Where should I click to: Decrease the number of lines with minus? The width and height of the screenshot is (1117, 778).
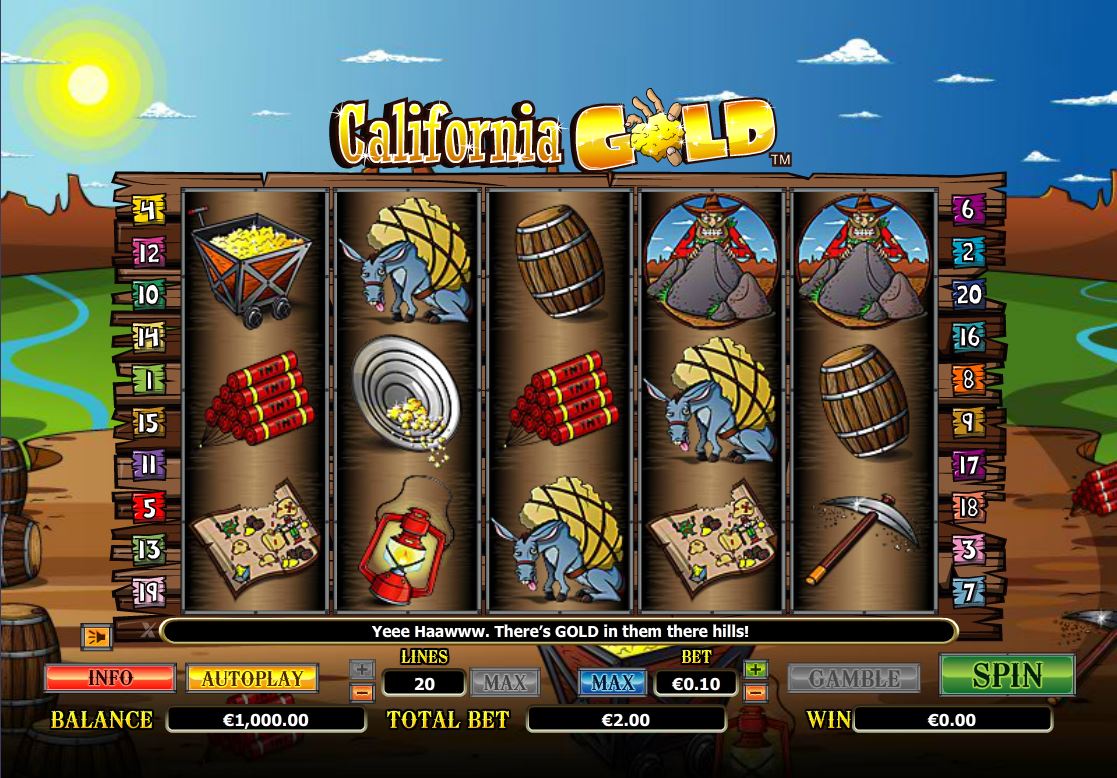click(363, 691)
